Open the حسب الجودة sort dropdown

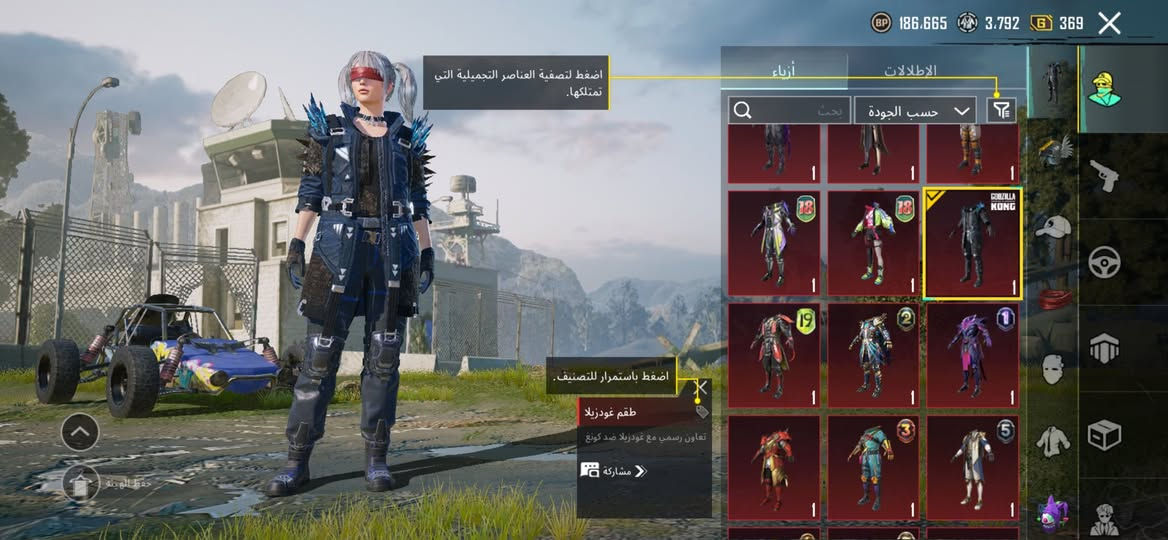click(x=916, y=111)
